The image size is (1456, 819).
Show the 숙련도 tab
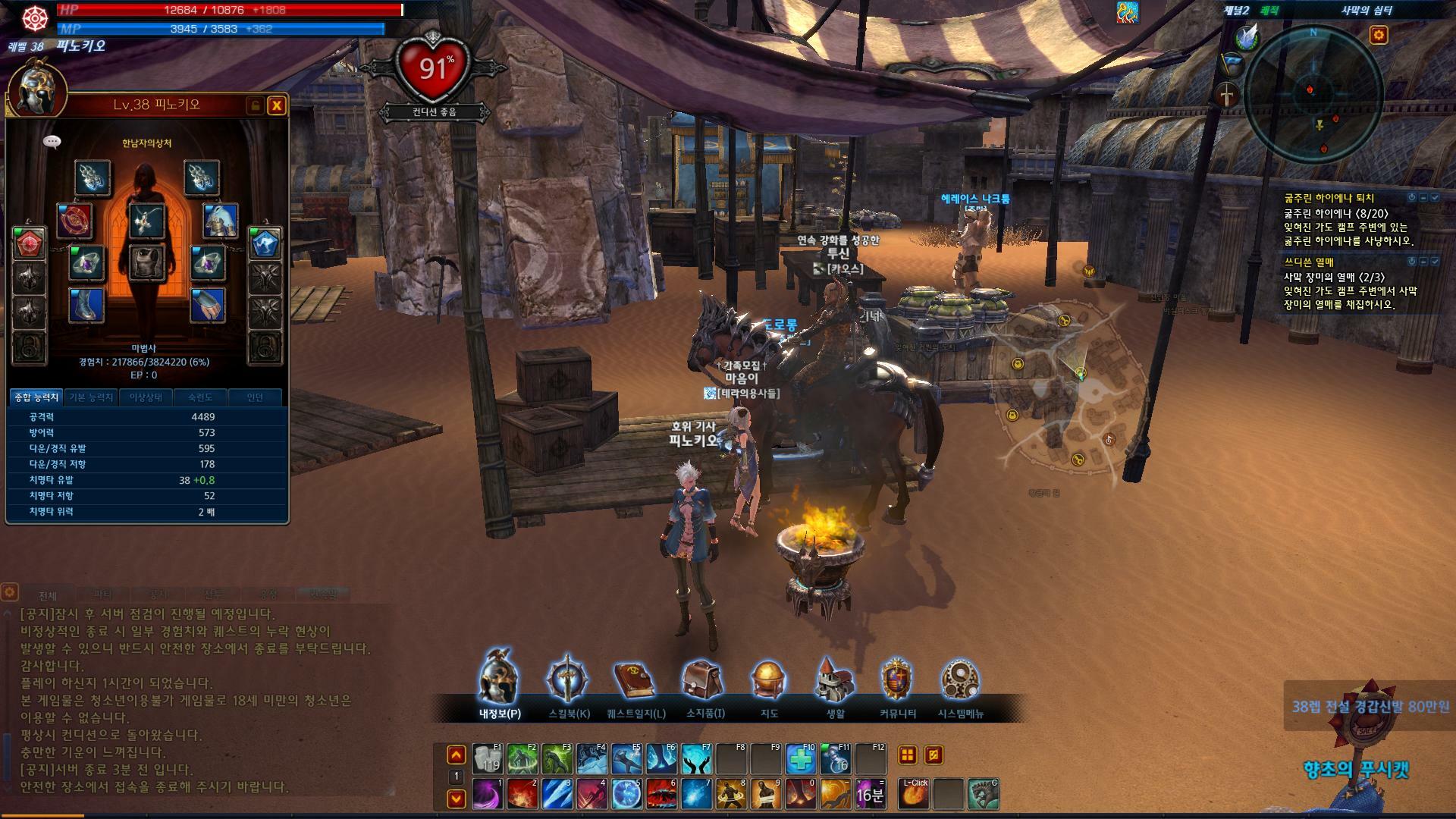(x=200, y=397)
